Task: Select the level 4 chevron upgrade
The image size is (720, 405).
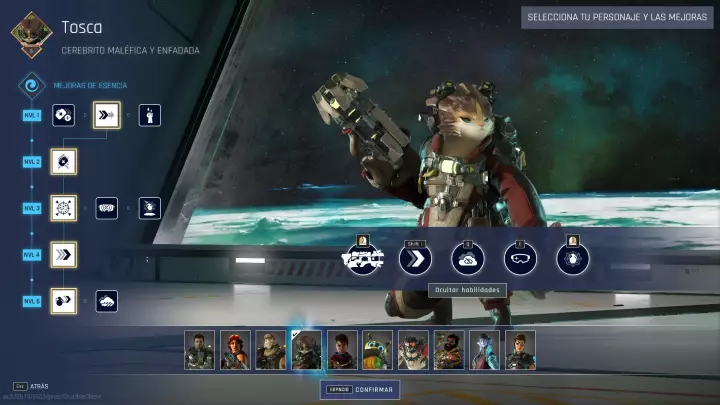Action: click(x=64, y=254)
